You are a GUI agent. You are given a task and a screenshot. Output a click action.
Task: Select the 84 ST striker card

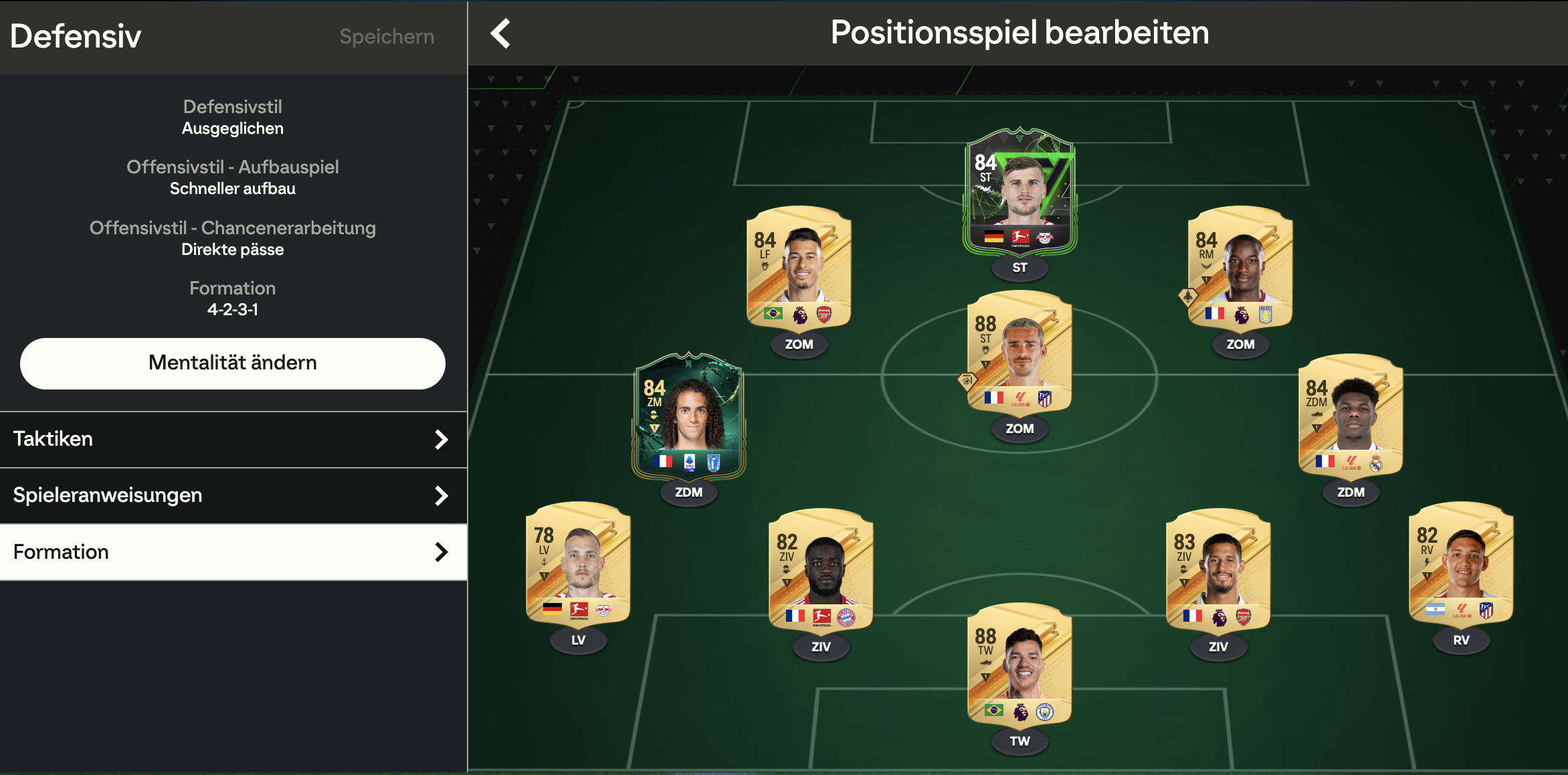(1019, 191)
